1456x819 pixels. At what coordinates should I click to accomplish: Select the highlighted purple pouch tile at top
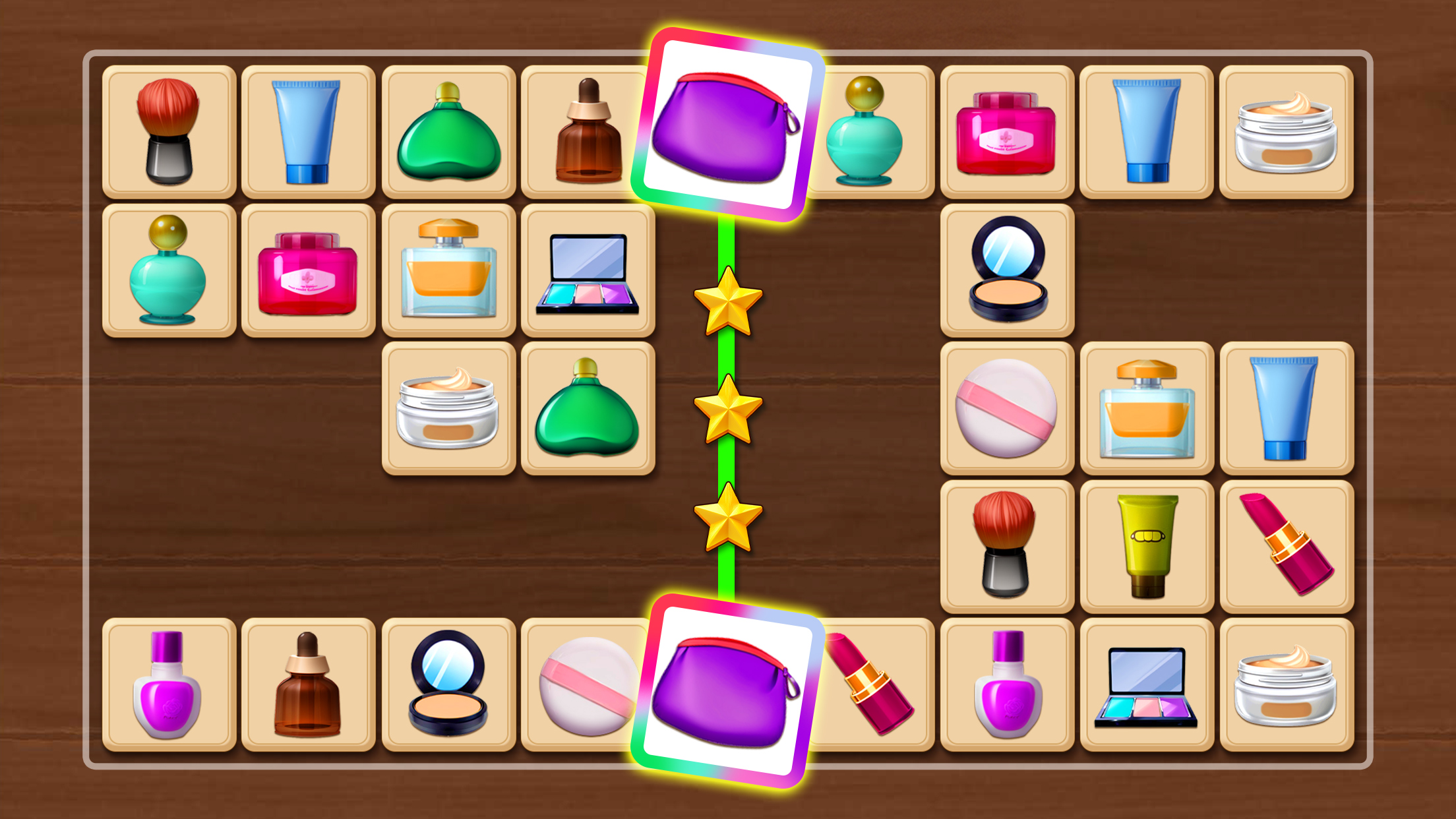tap(728, 122)
